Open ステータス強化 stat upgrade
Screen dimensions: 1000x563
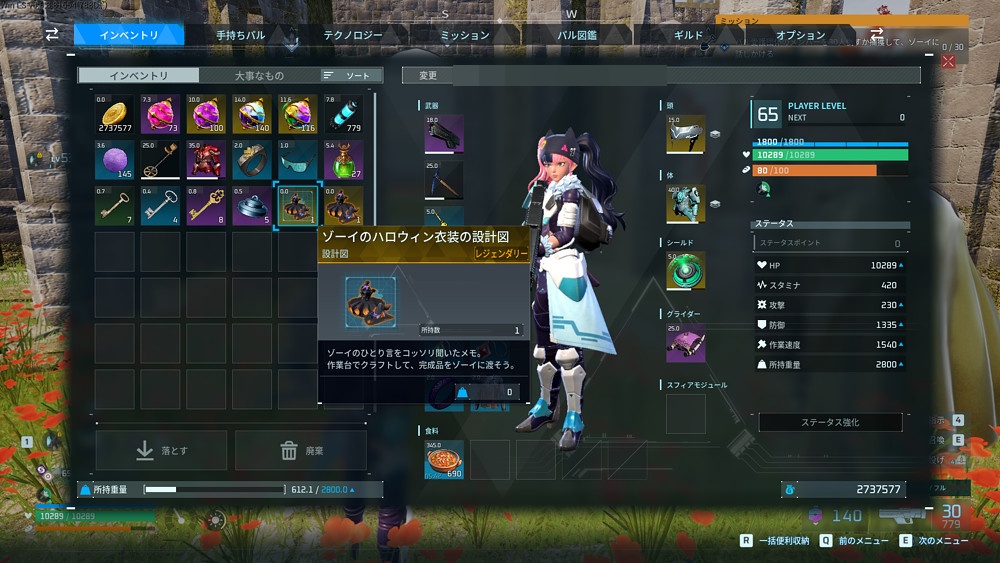pyautogui.click(x=830, y=422)
